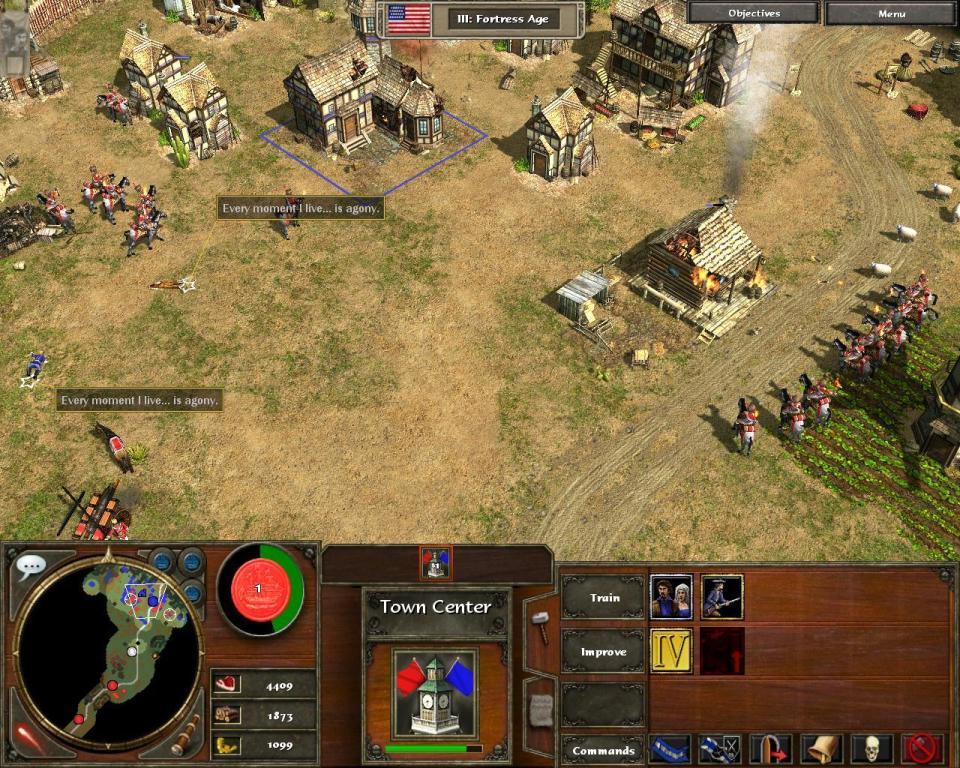The height and width of the screenshot is (768, 960).
Task: Click on the circular minimap
Action: point(108,651)
